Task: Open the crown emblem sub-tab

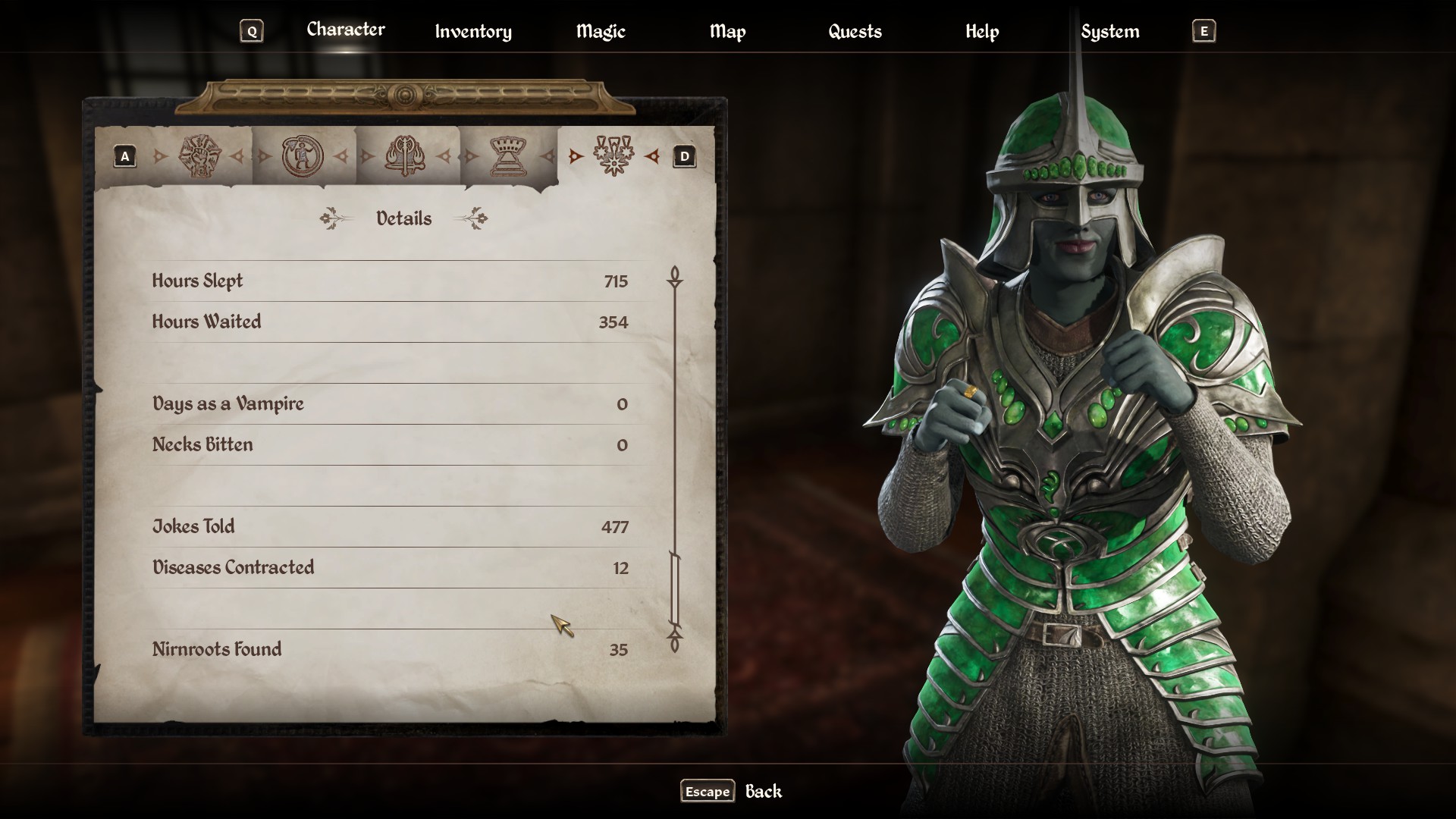Action: click(510, 156)
